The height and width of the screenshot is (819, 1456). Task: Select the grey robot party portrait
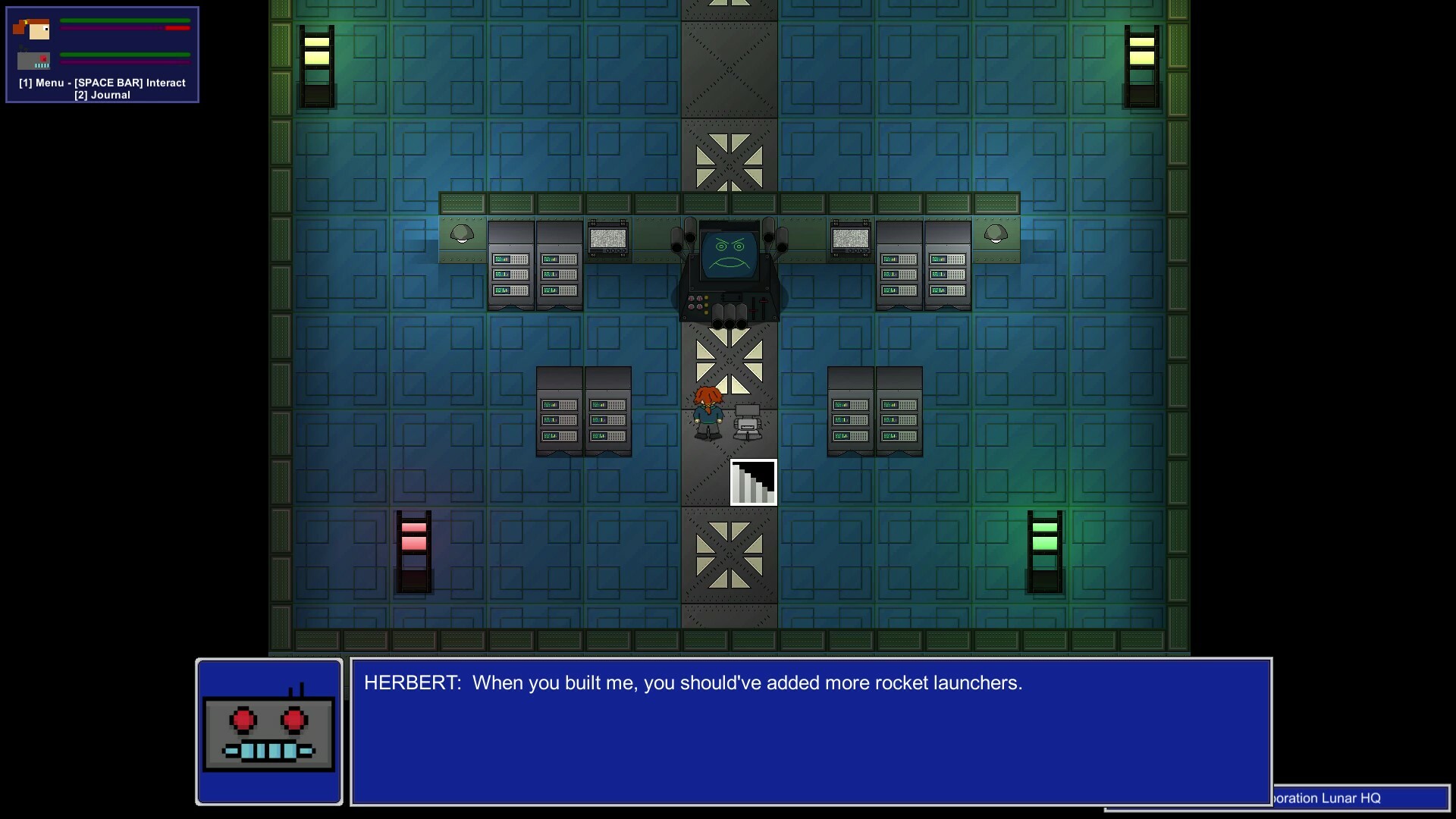point(33,59)
